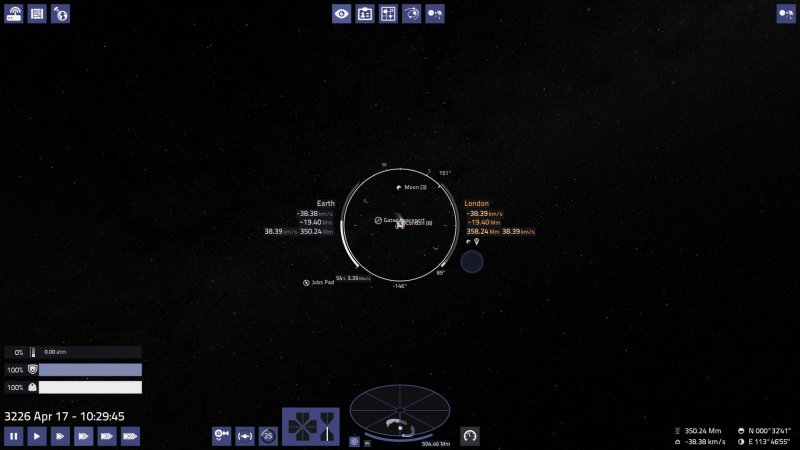Toggle the circular 25 timer button

coord(268,435)
